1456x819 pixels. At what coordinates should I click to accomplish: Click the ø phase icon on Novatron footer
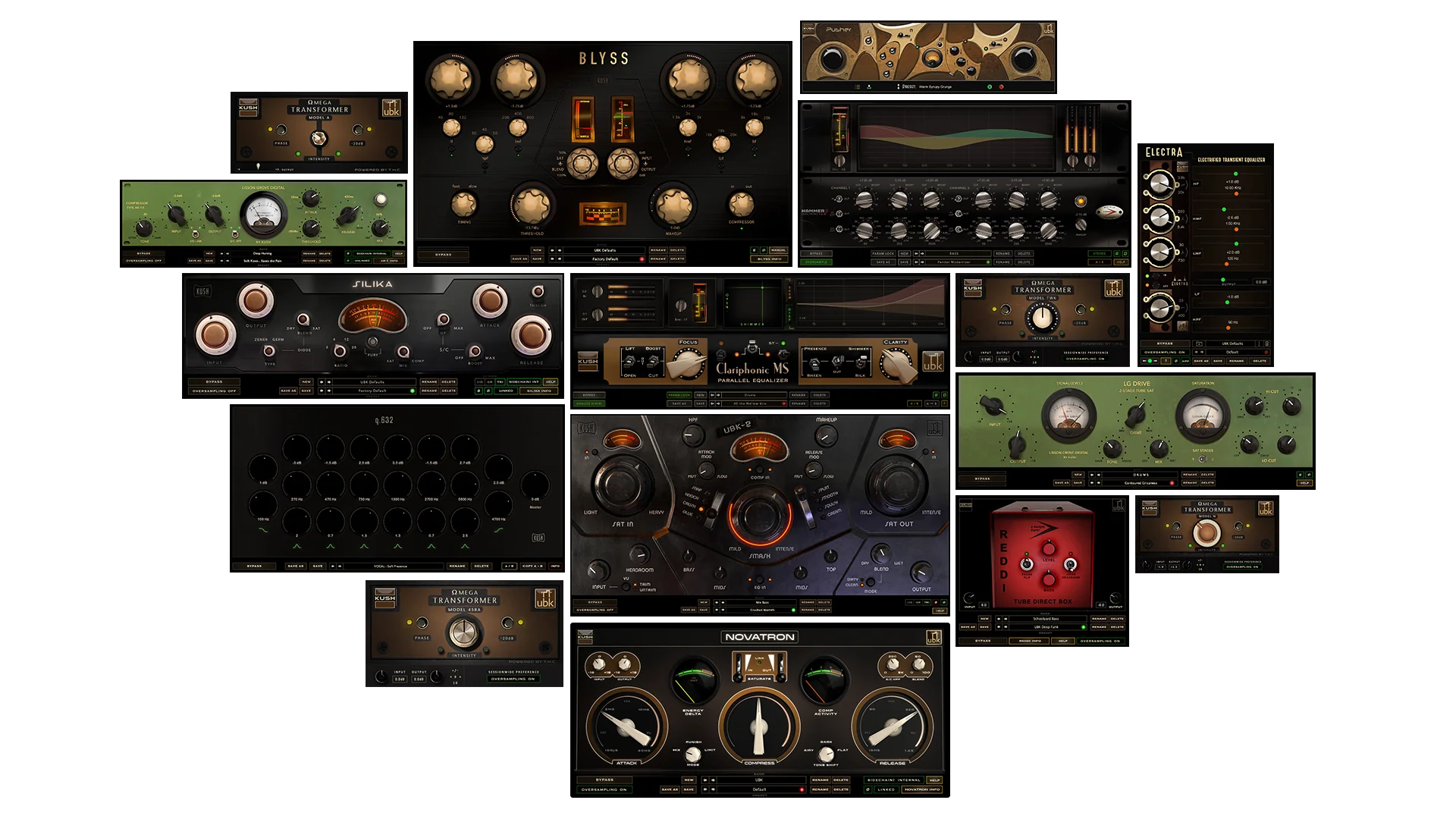pyautogui.click(x=868, y=788)
